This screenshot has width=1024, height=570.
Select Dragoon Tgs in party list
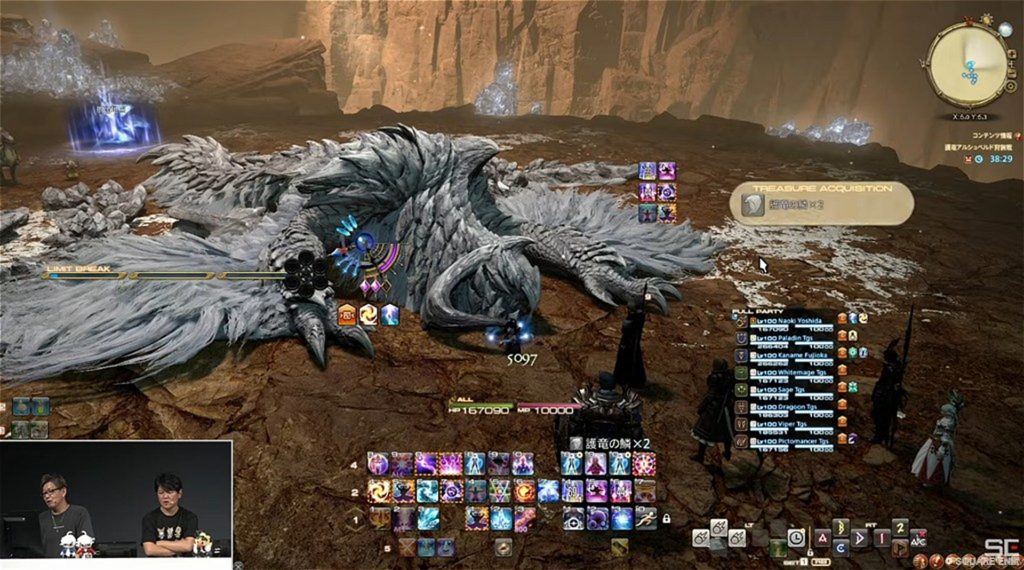(x=796, y=408)
